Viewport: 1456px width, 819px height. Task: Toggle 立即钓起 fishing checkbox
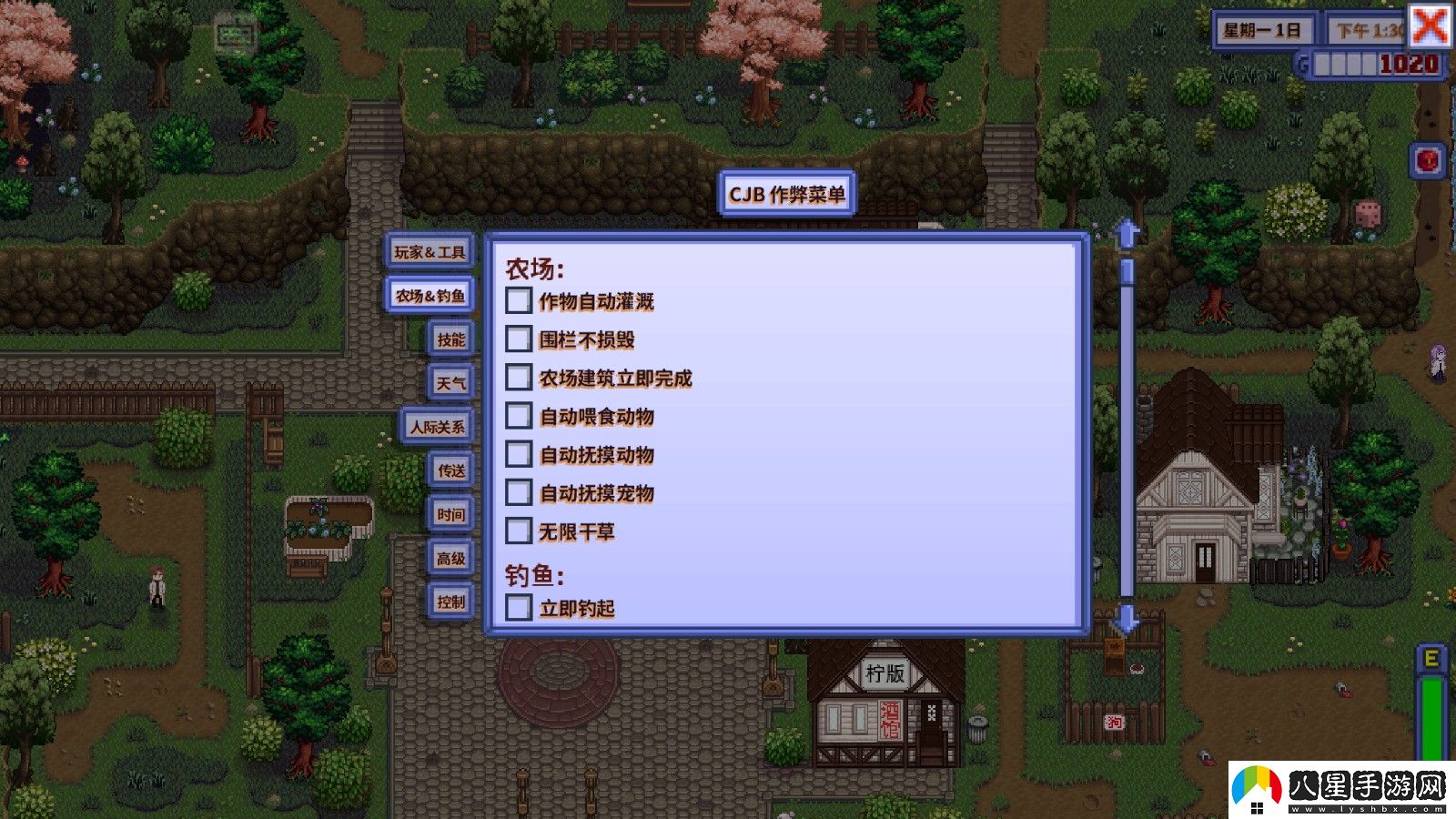[x=519, y=607]
